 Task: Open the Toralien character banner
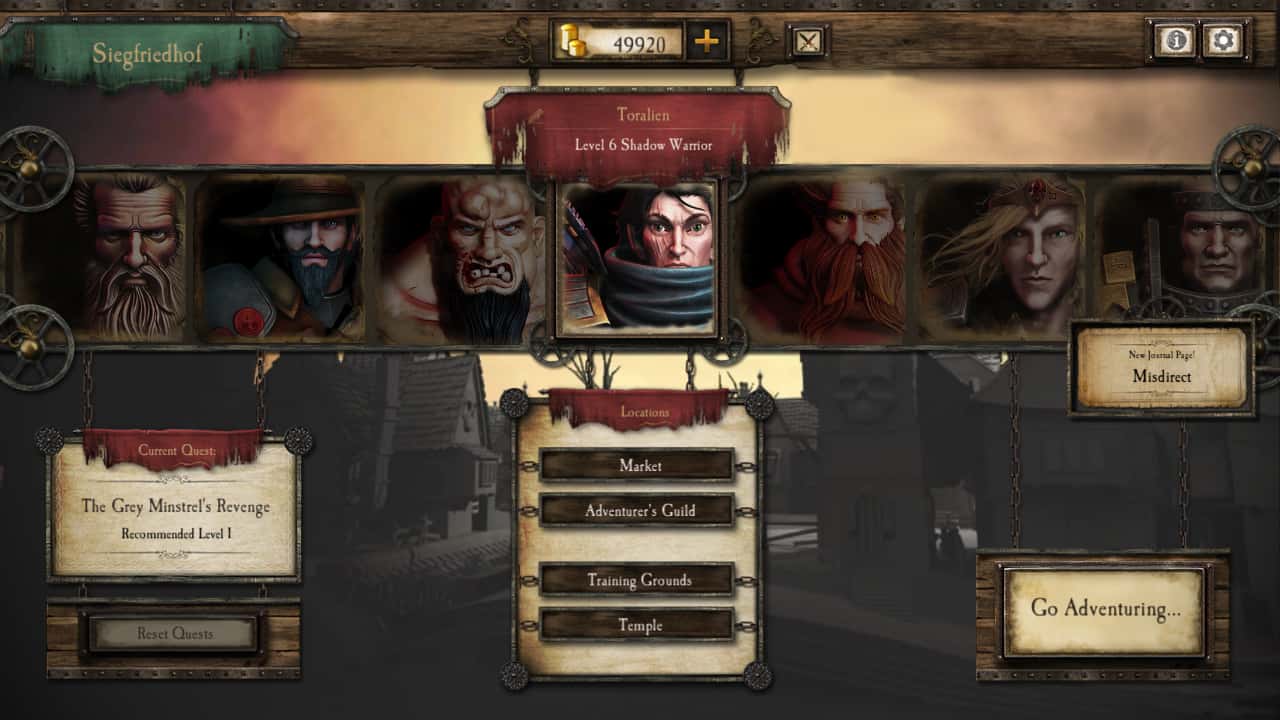(640, 130)
